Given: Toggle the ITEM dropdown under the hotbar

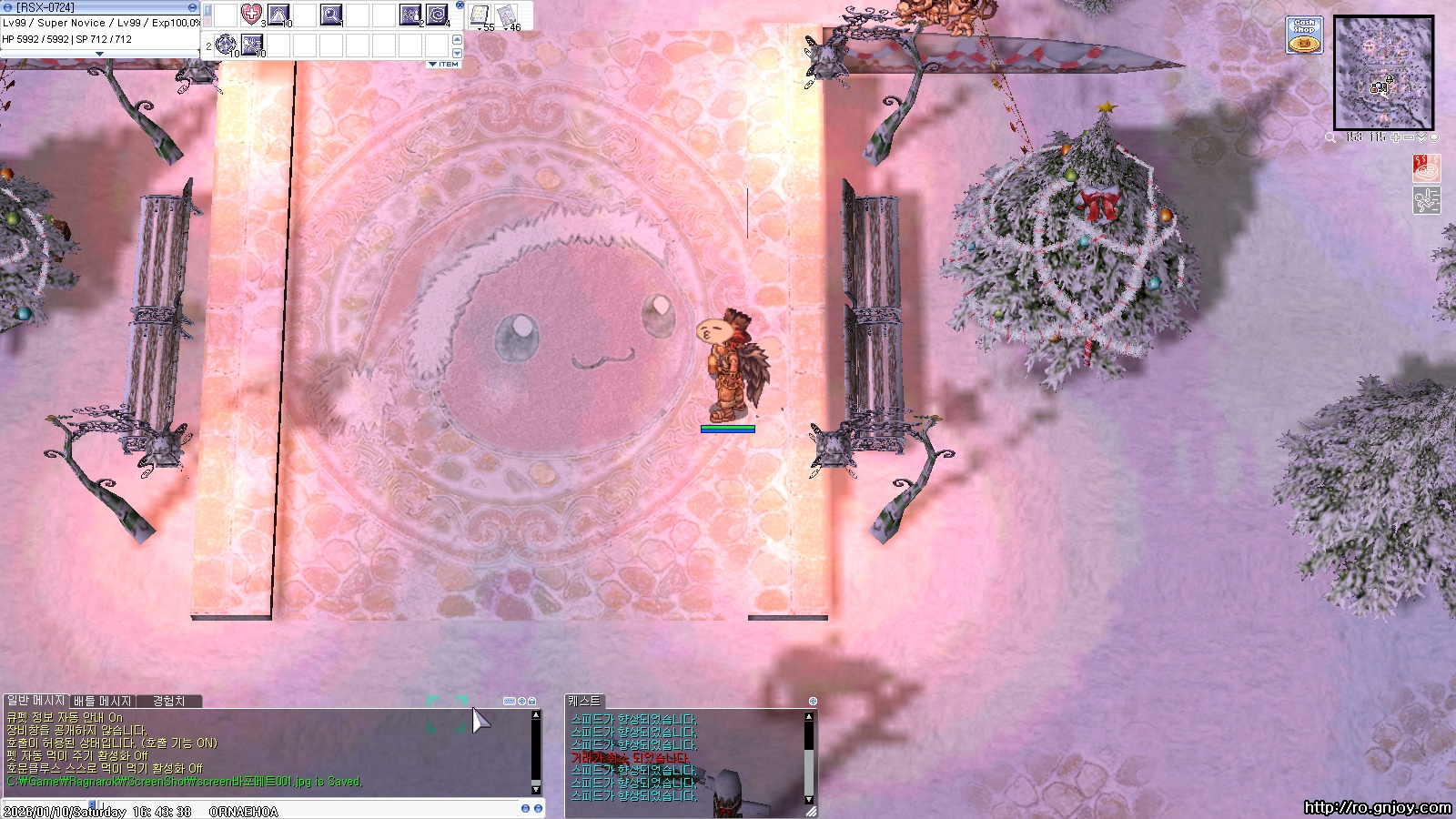Looking at the screenshot, I should (x=444, y=65).
